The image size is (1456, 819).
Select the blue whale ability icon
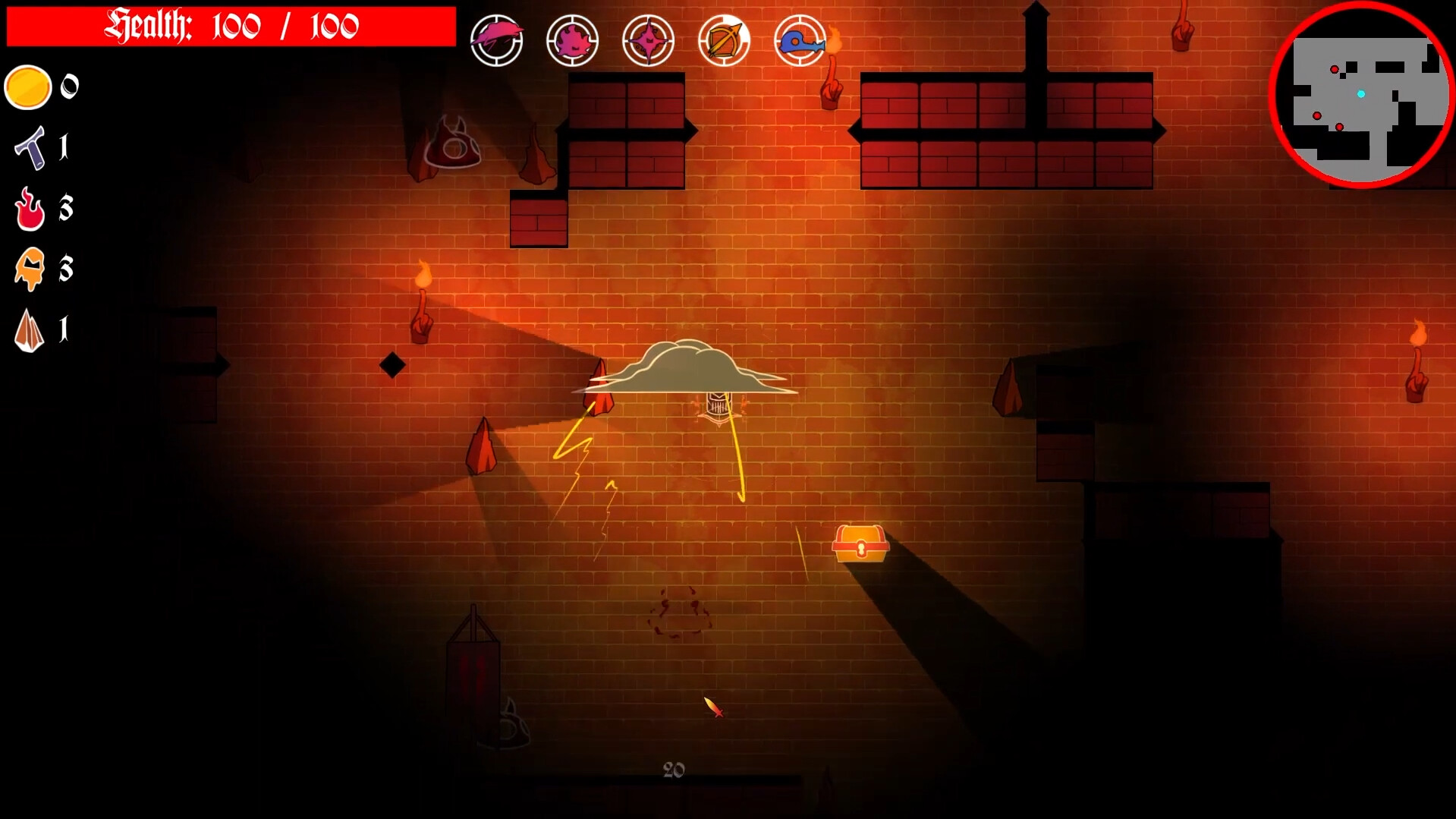pyautogui.click(x=799, y=39)
